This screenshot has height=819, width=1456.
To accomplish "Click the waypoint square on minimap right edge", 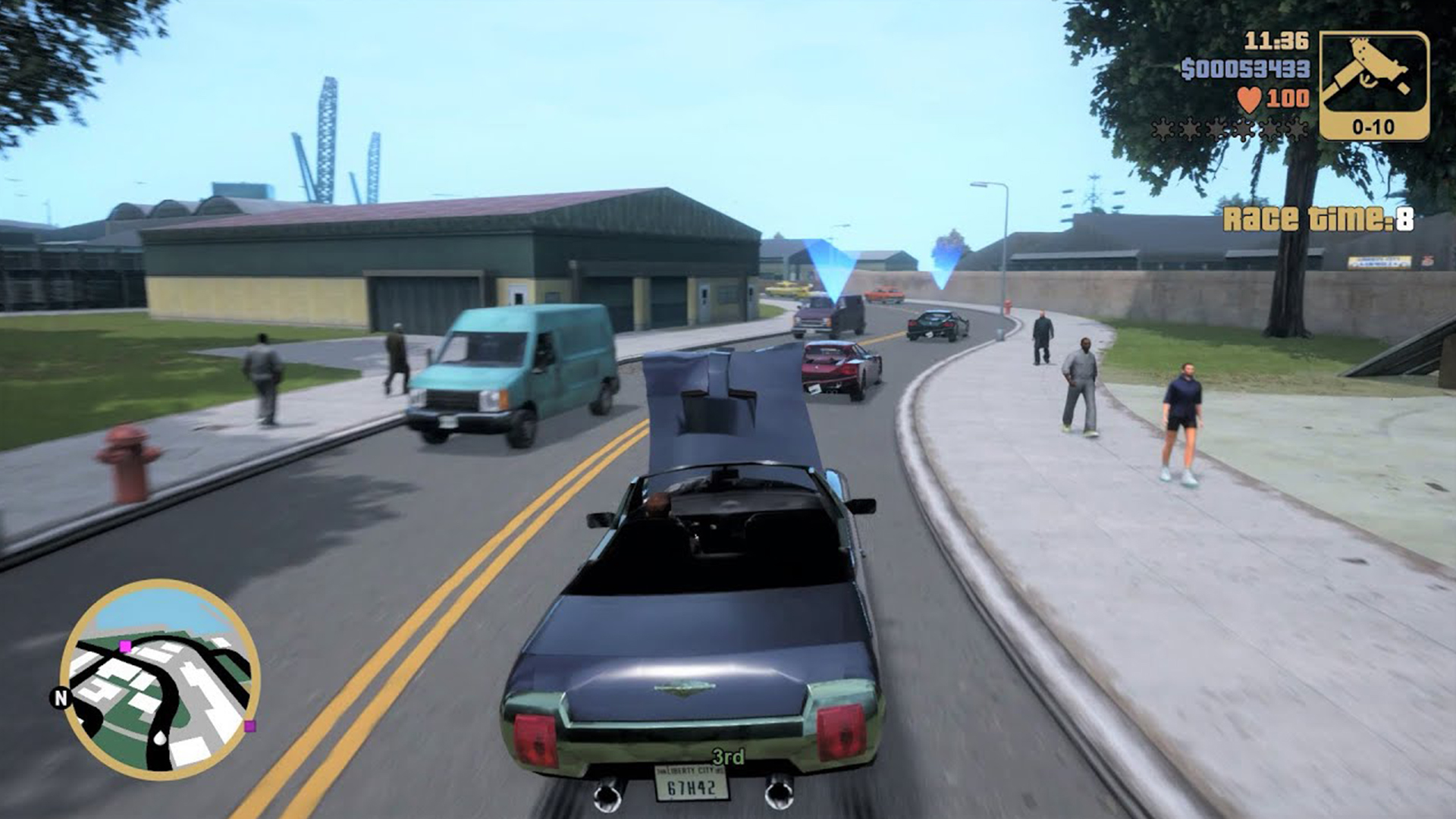I will [249, 726].
